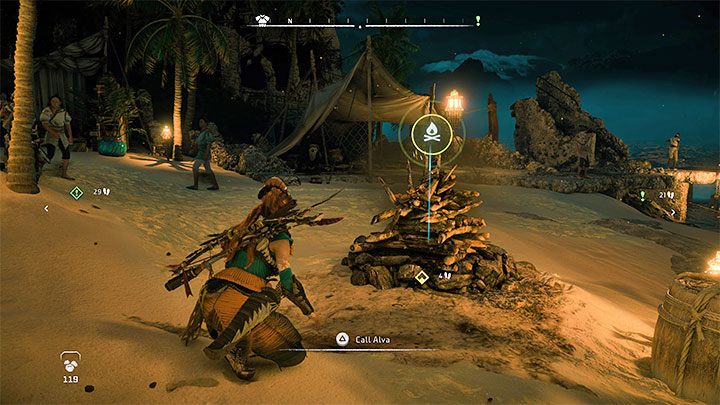The image size is (720, 405).
Task: Select the pouch icon showing 119
Action: coord(70,362)
